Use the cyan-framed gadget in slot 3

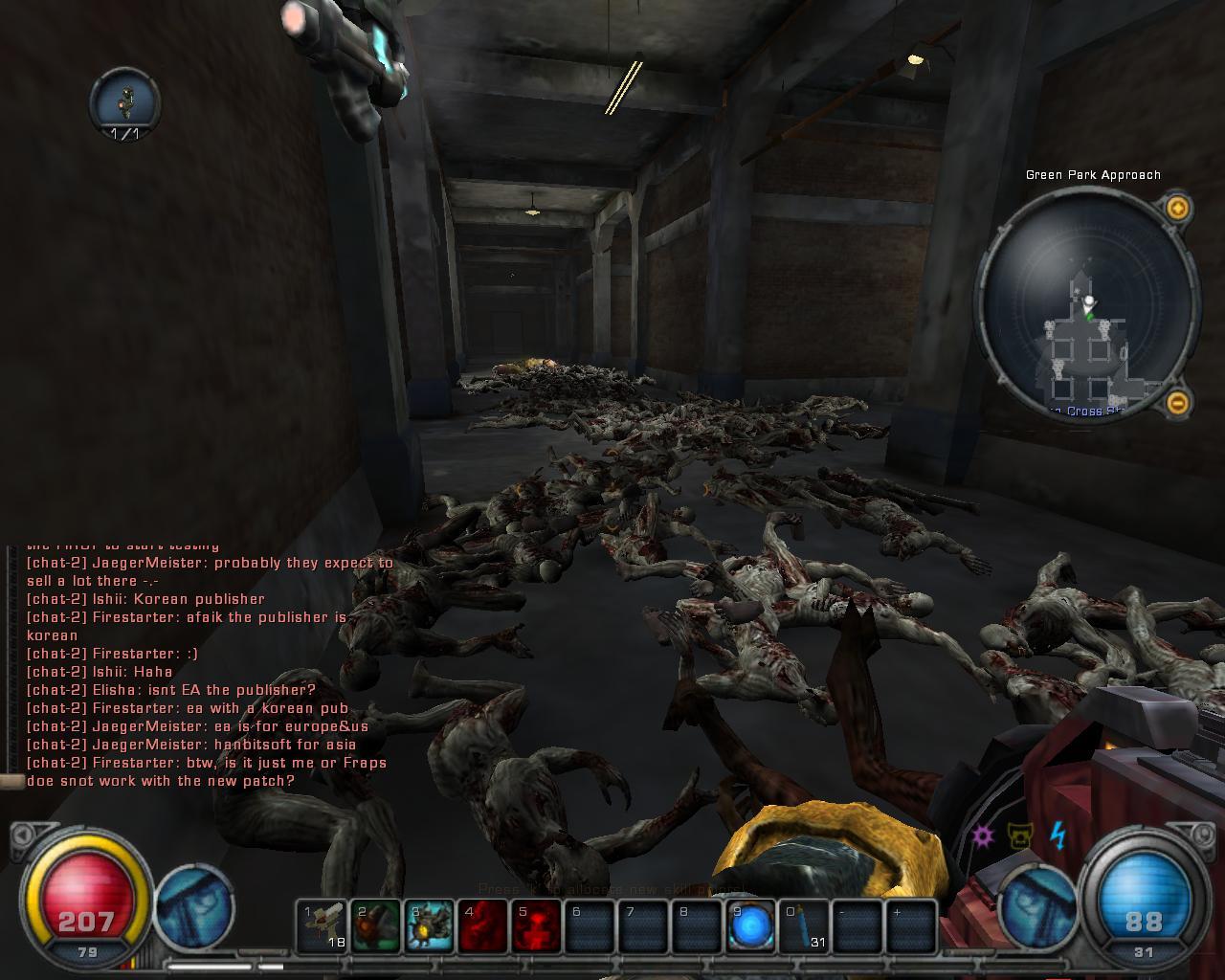pyautogui.click(x=430, y=925)
